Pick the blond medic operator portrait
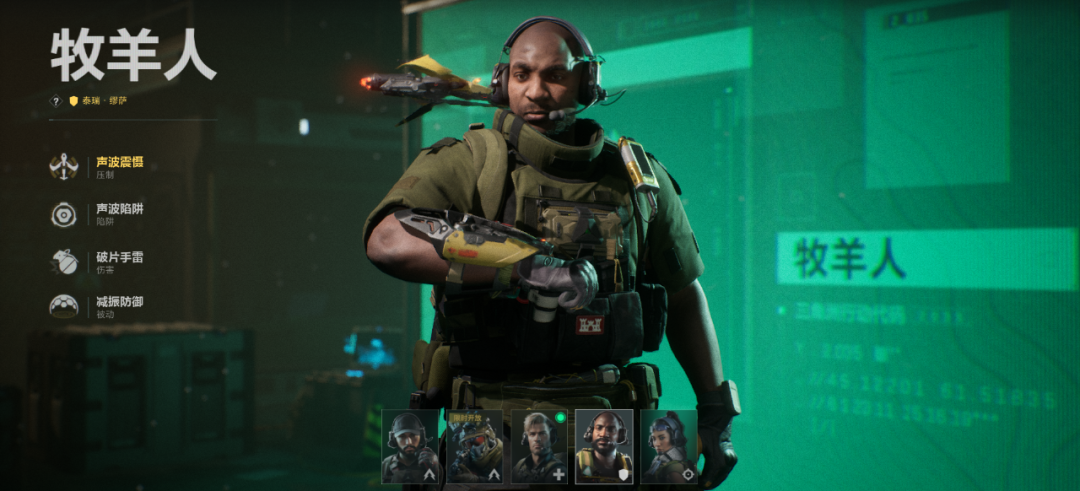This screenshot has height=491, width=1080. coord(540,447)
